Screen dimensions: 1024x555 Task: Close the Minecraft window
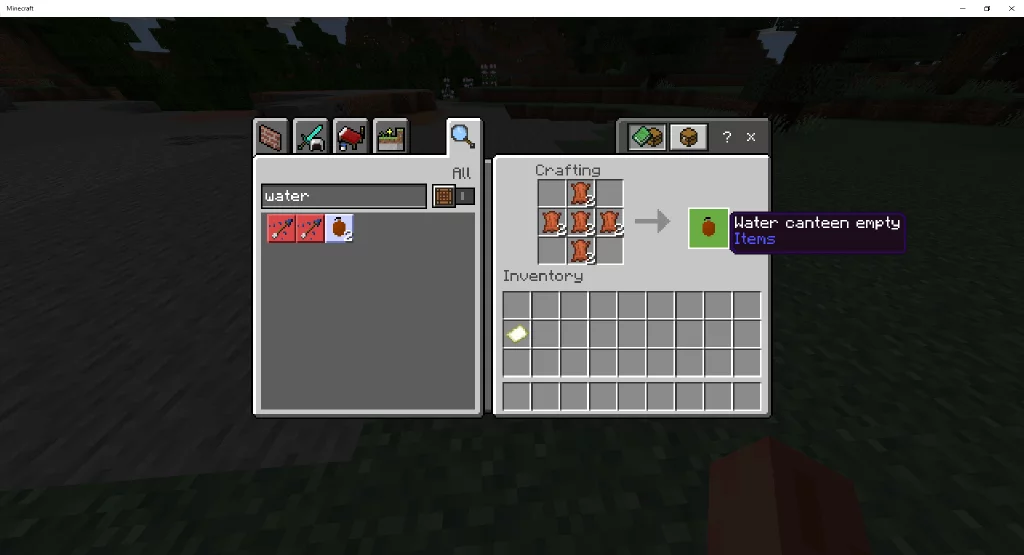point(1010,8)
